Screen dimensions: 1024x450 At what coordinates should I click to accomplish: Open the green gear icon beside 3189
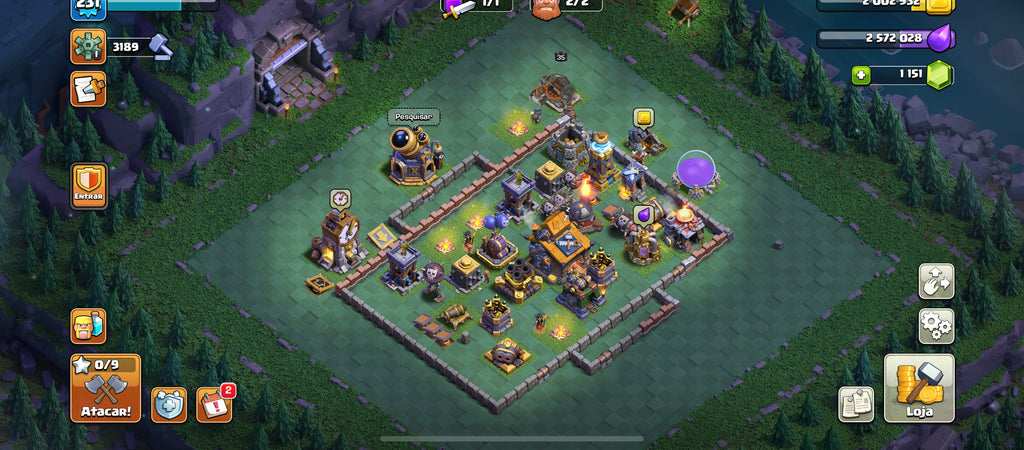pos(88,46)
